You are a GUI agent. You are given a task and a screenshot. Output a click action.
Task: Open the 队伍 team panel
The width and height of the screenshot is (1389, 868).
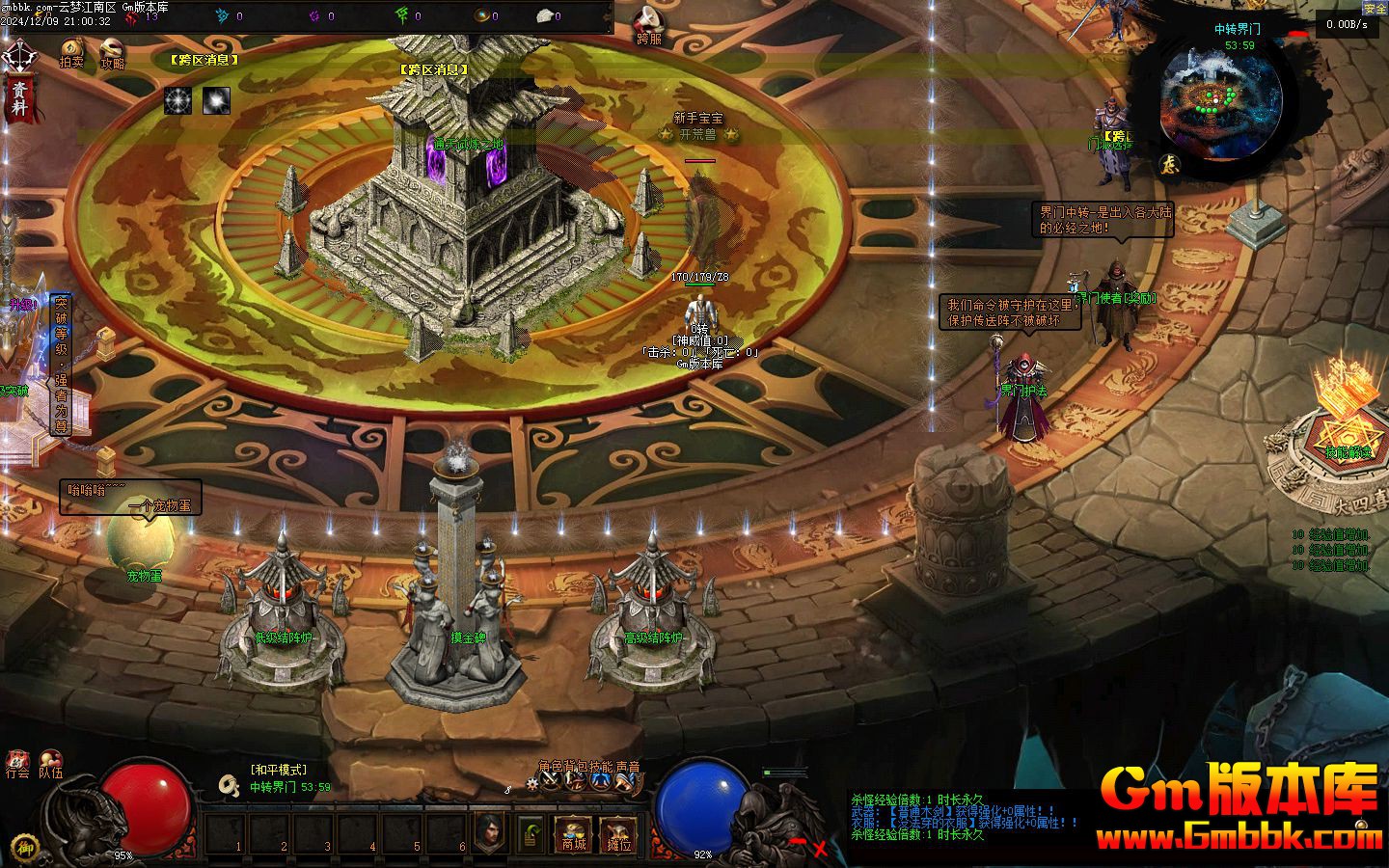50,764
